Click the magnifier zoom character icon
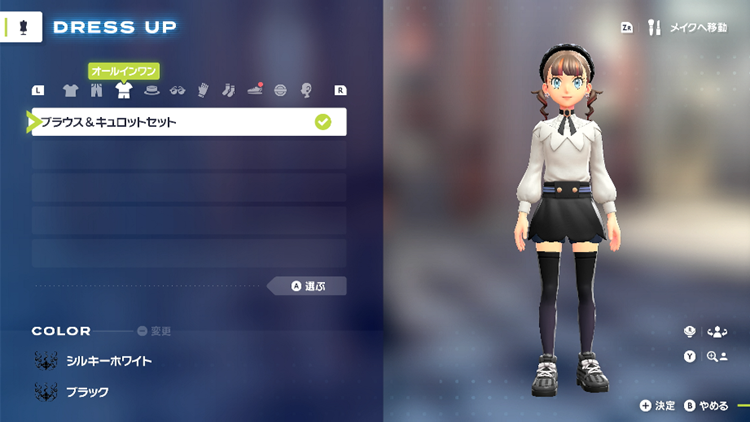 pos(715,356)
